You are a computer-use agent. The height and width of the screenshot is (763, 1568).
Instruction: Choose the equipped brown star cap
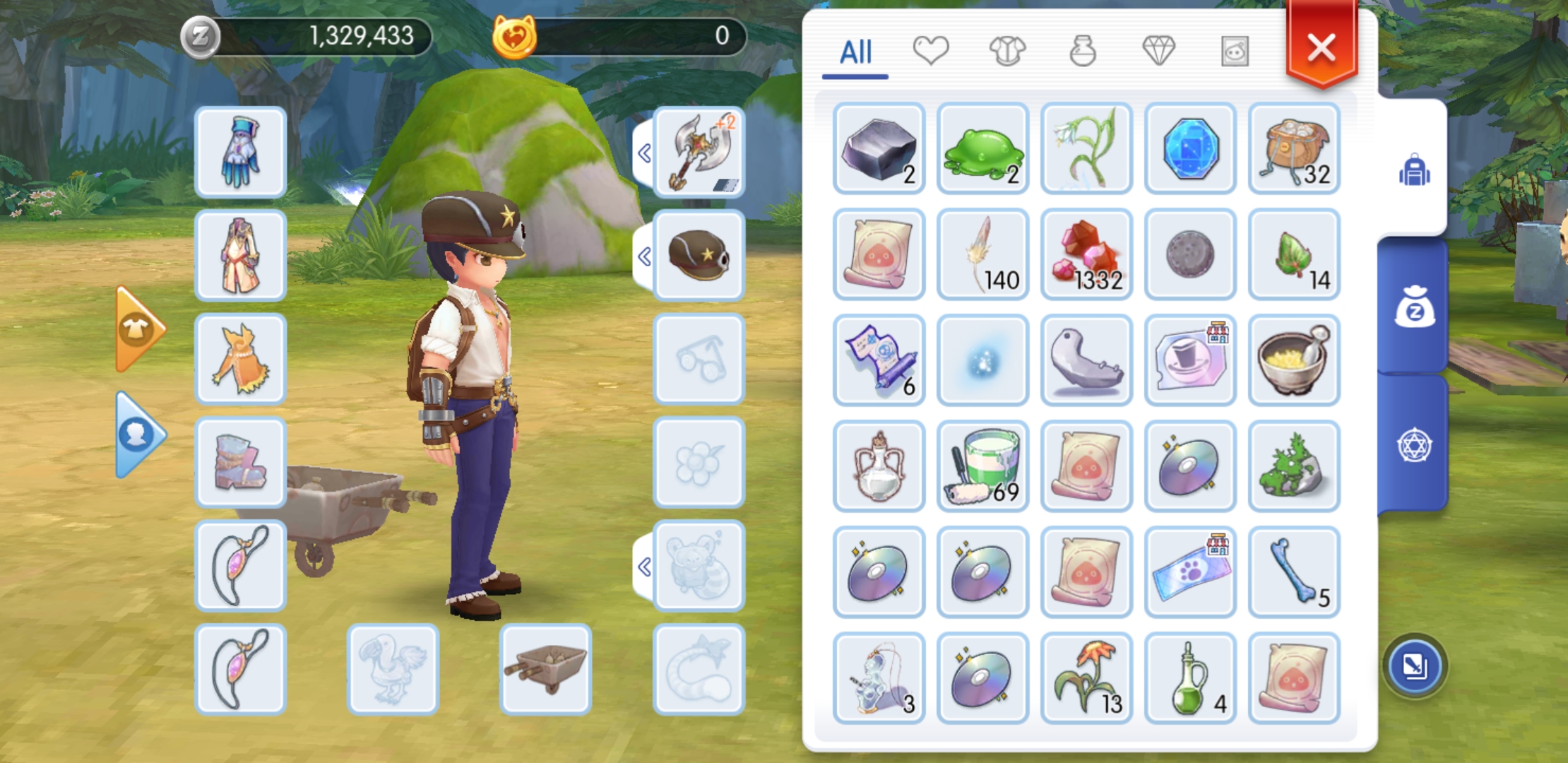pyautogui.click(x=699, y=256)
